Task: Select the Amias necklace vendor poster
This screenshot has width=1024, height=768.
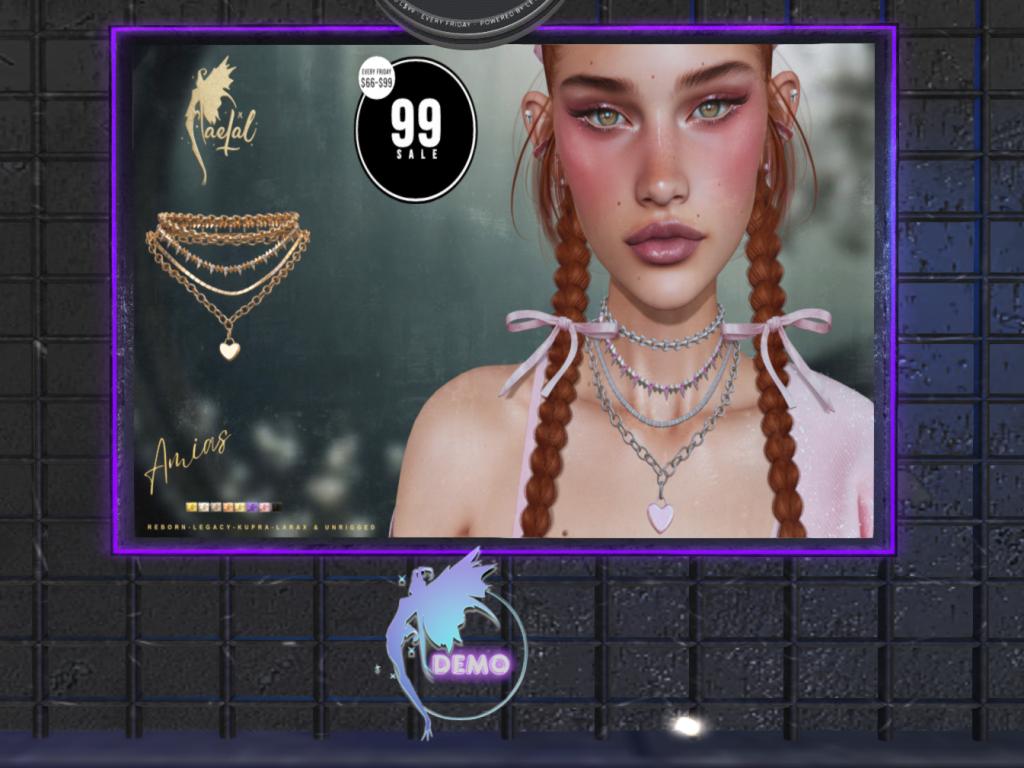Action: coord(503,290)
